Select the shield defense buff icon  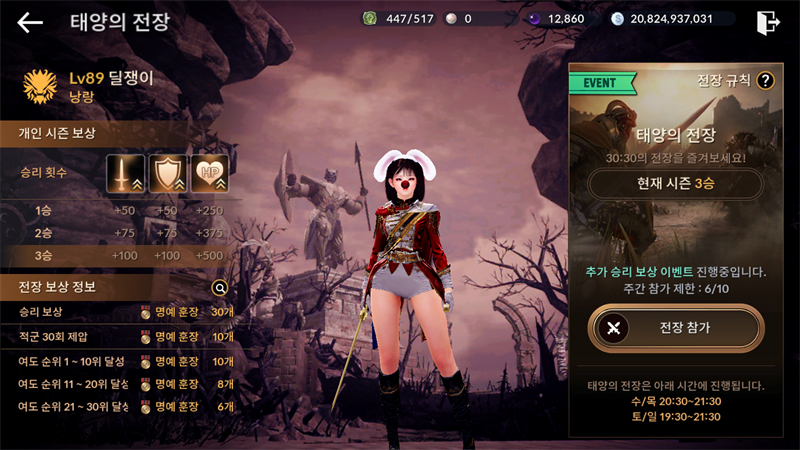pyautogui.click(x=168, y=174)
